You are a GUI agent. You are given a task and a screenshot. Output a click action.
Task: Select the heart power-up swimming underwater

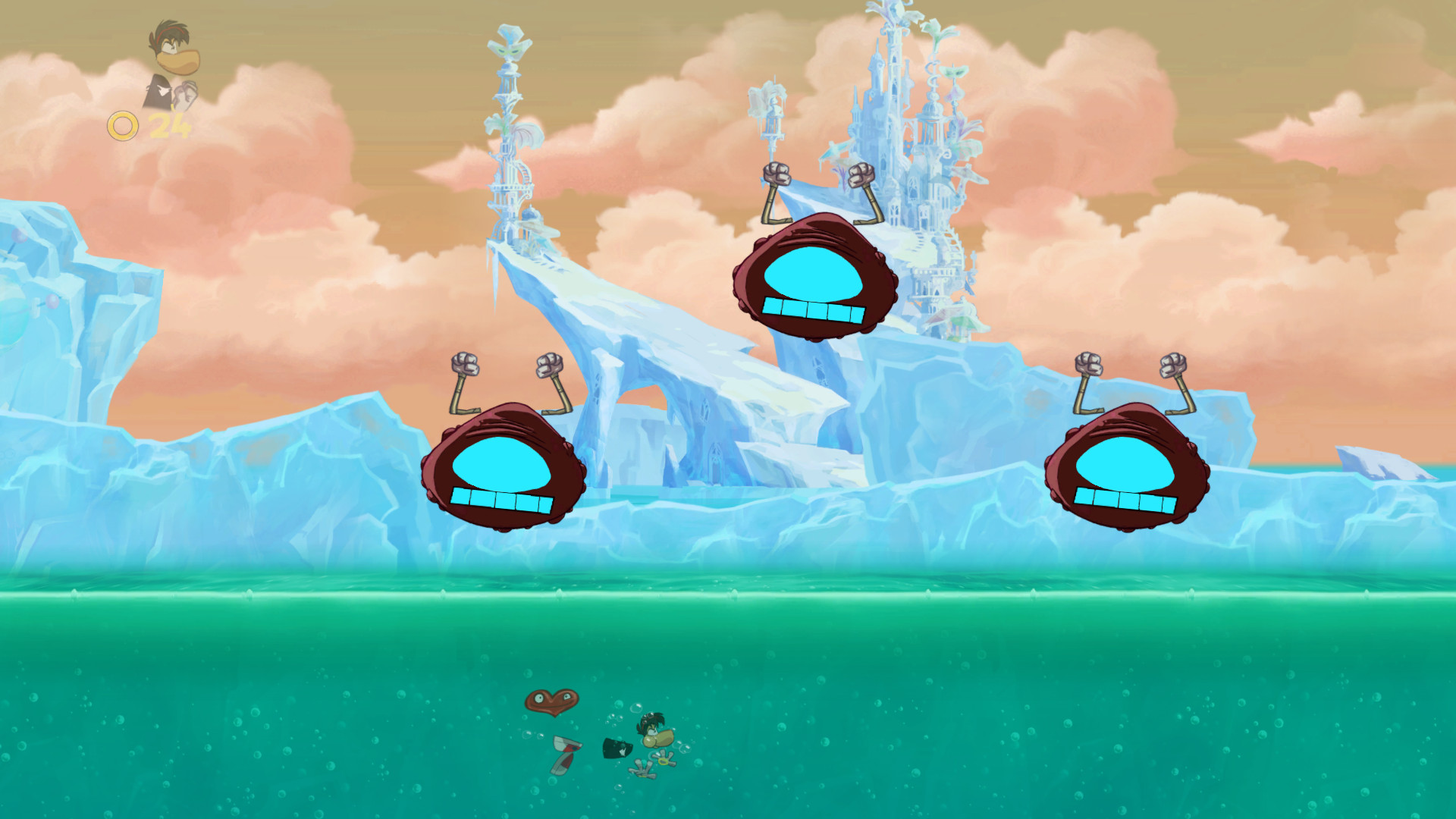[x=552, y=702]
